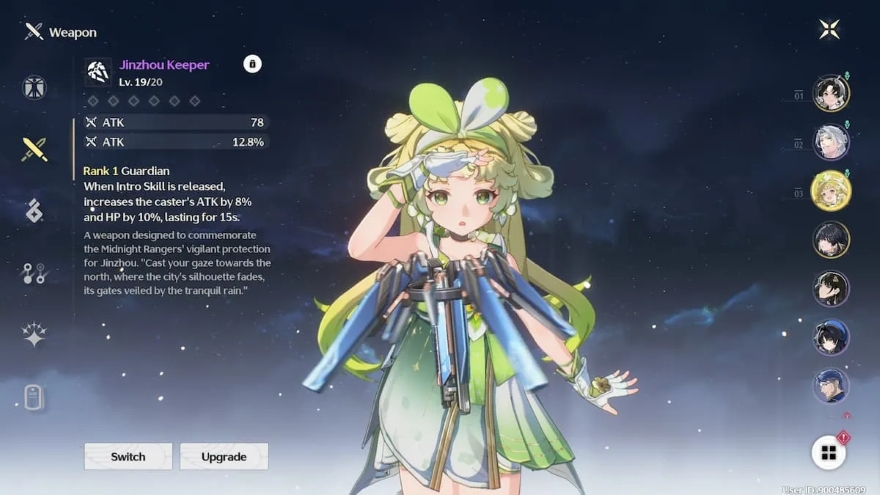Viewport: 880px width, 495px height.
Task: Pick the blue-capped character portrait
Action: pyautogui.click(x=830, y=386)
